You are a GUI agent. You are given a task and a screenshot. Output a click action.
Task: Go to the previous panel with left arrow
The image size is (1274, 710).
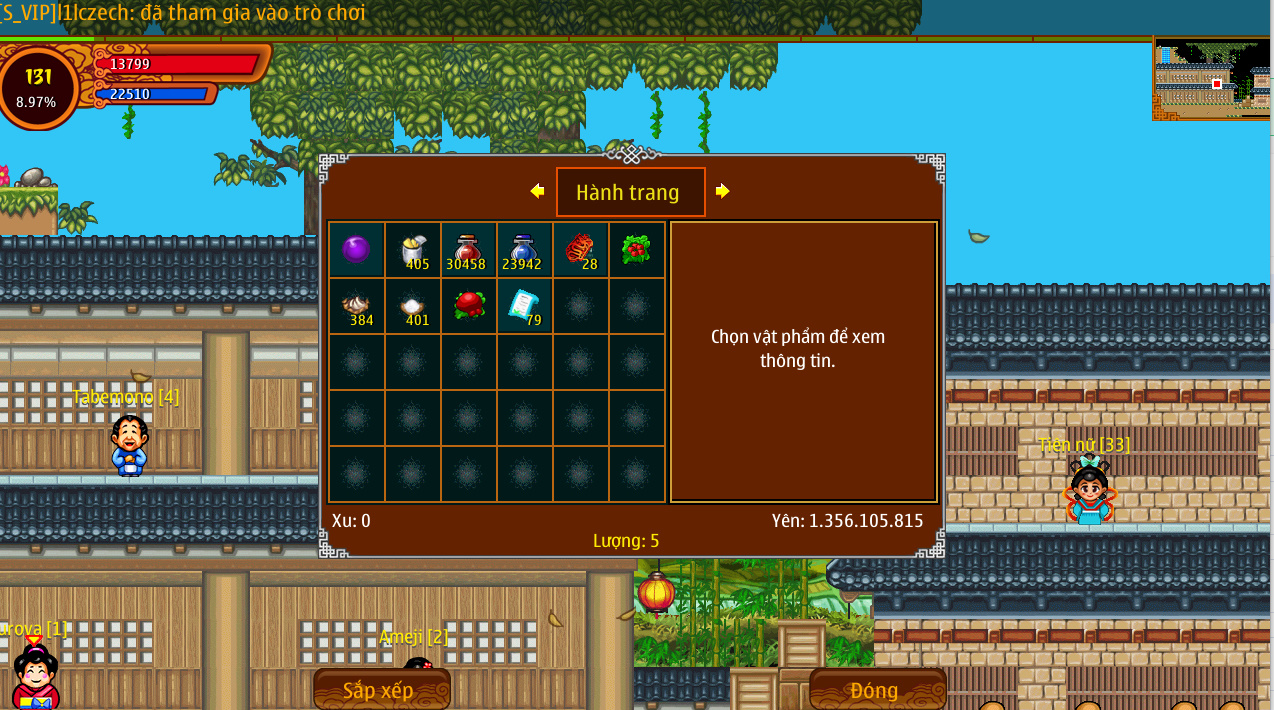[x=538, y=191]
